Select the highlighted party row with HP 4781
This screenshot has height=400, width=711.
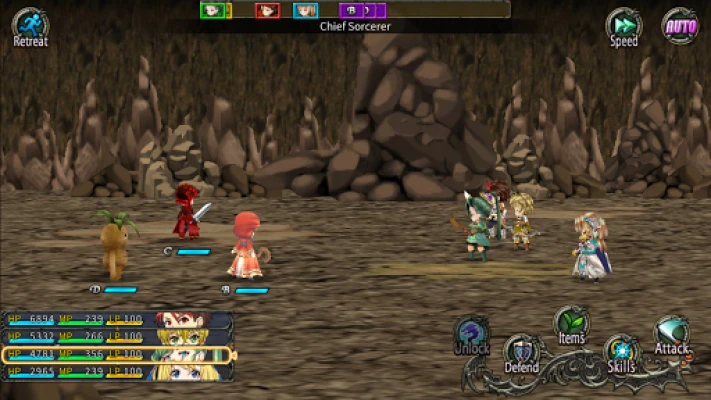coord(118,354)
